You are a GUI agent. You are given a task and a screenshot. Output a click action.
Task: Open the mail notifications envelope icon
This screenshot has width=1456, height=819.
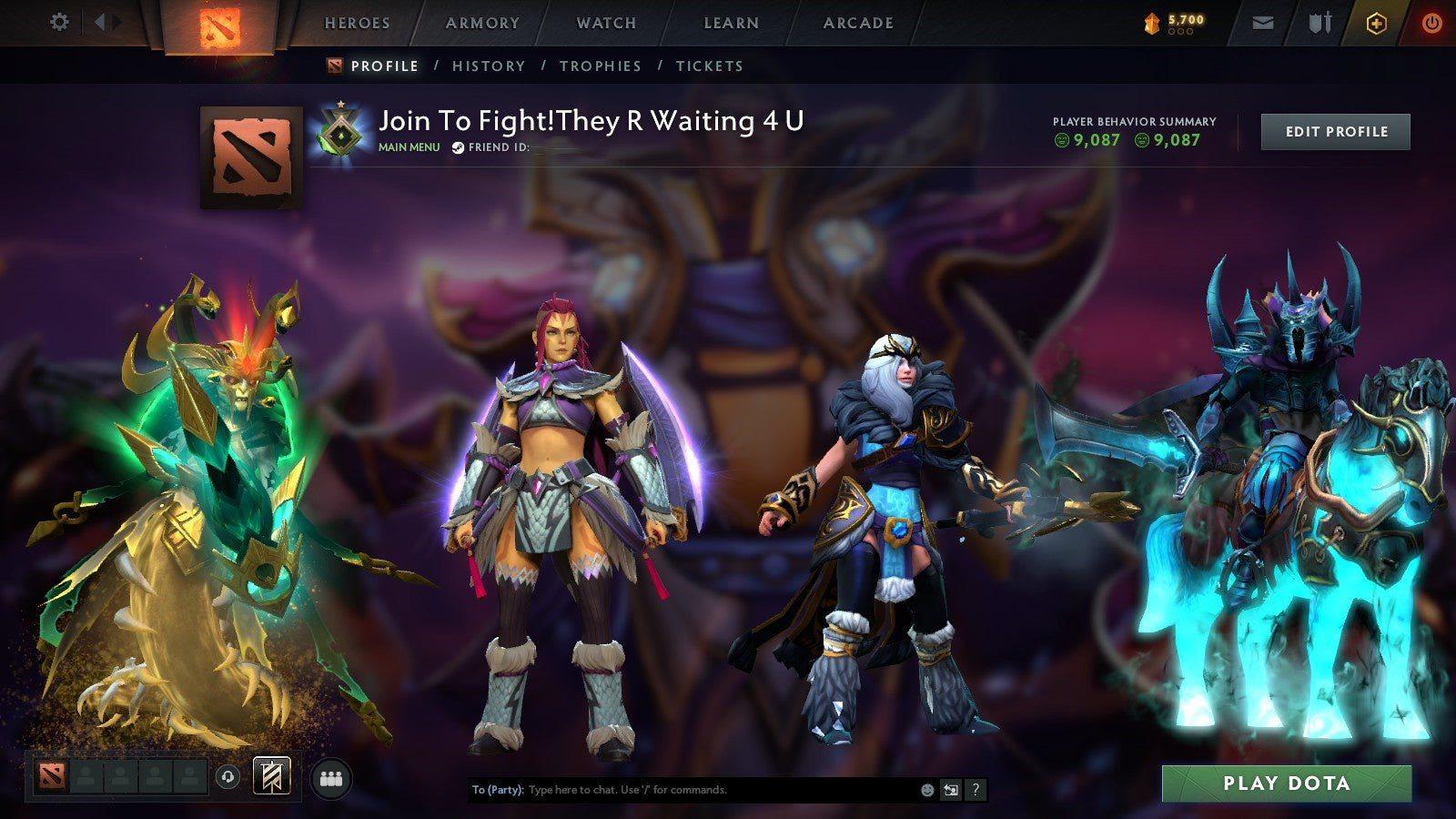click(1263, 23)
